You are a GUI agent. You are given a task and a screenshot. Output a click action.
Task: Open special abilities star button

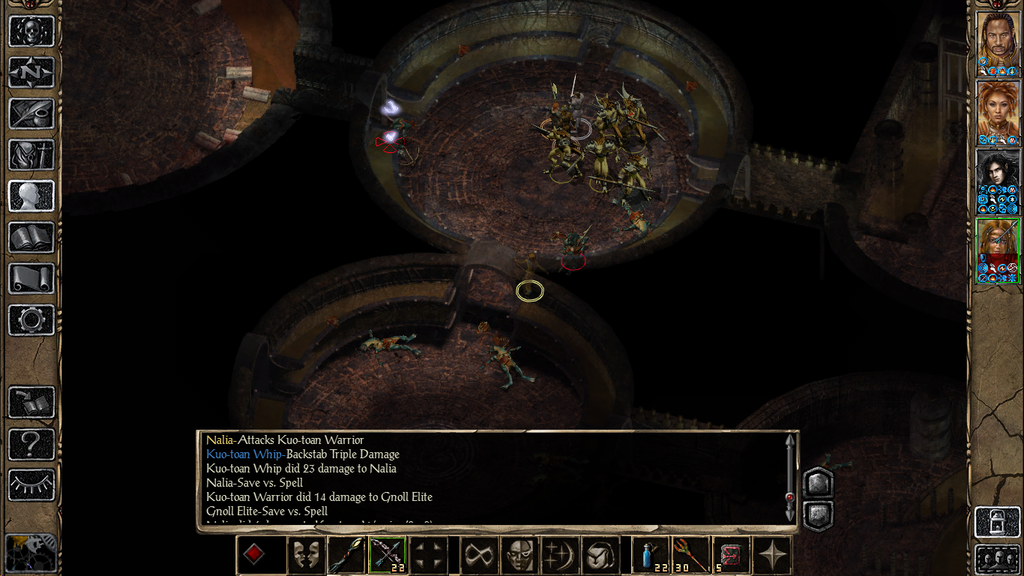point(772,555)
